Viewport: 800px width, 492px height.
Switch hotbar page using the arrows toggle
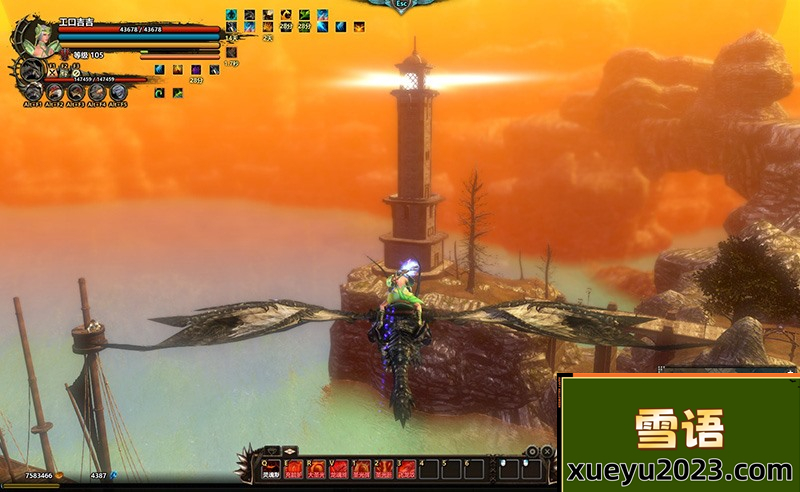291,451
